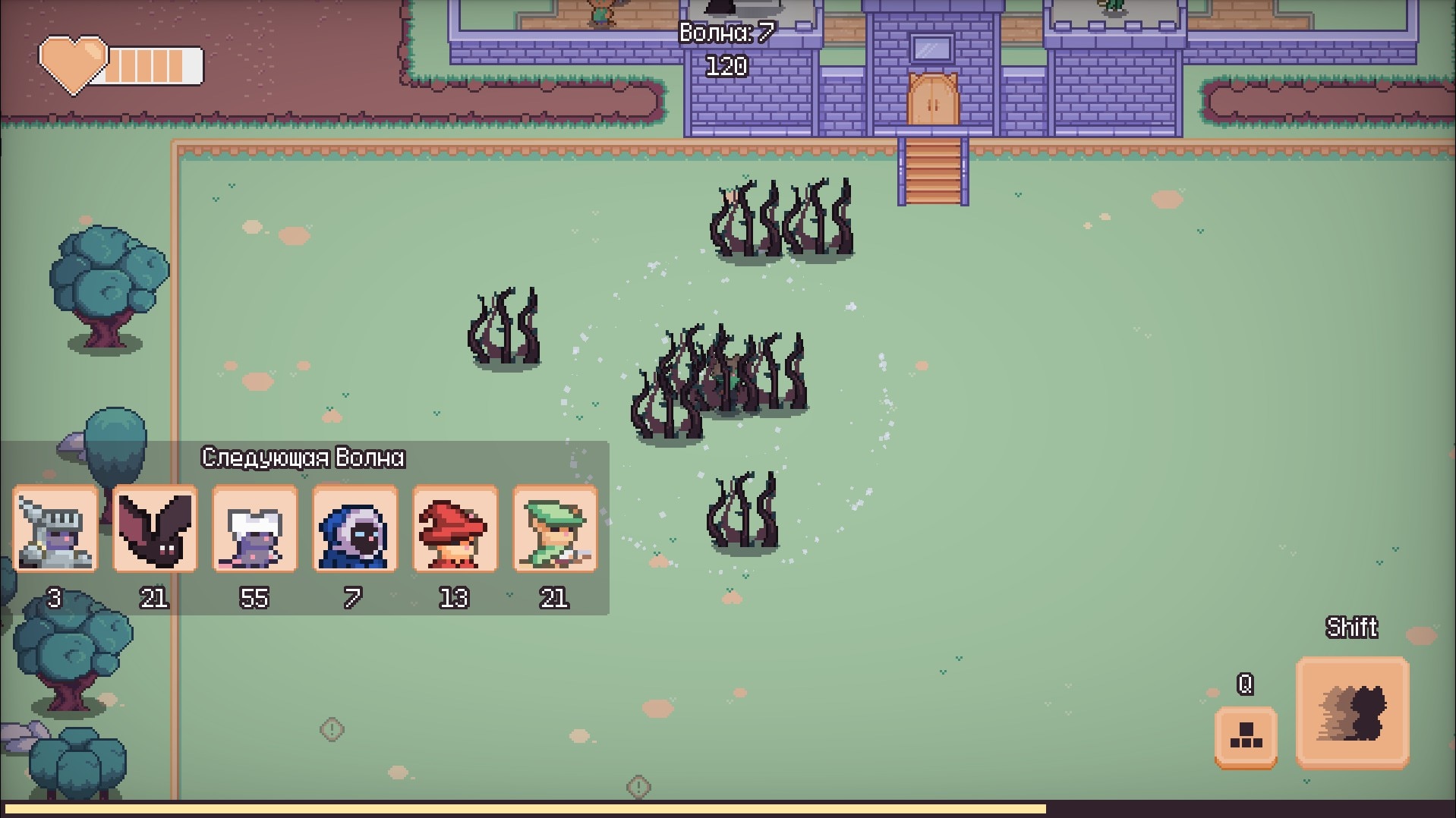Activate the dash ability button

(1352, 713)
